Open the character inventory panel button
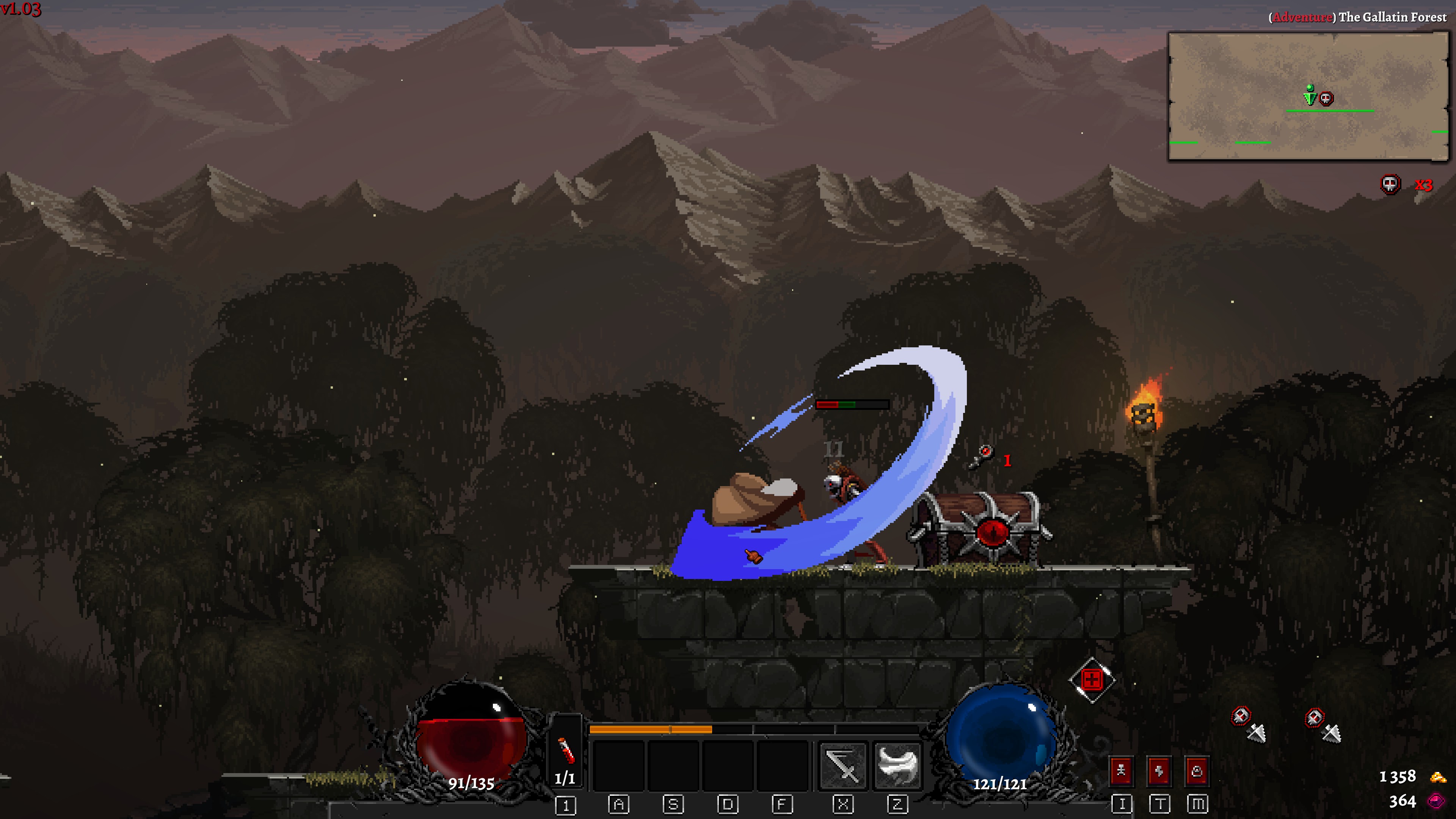Viewport: 1456px width, 819px height. click(1122, 771)
